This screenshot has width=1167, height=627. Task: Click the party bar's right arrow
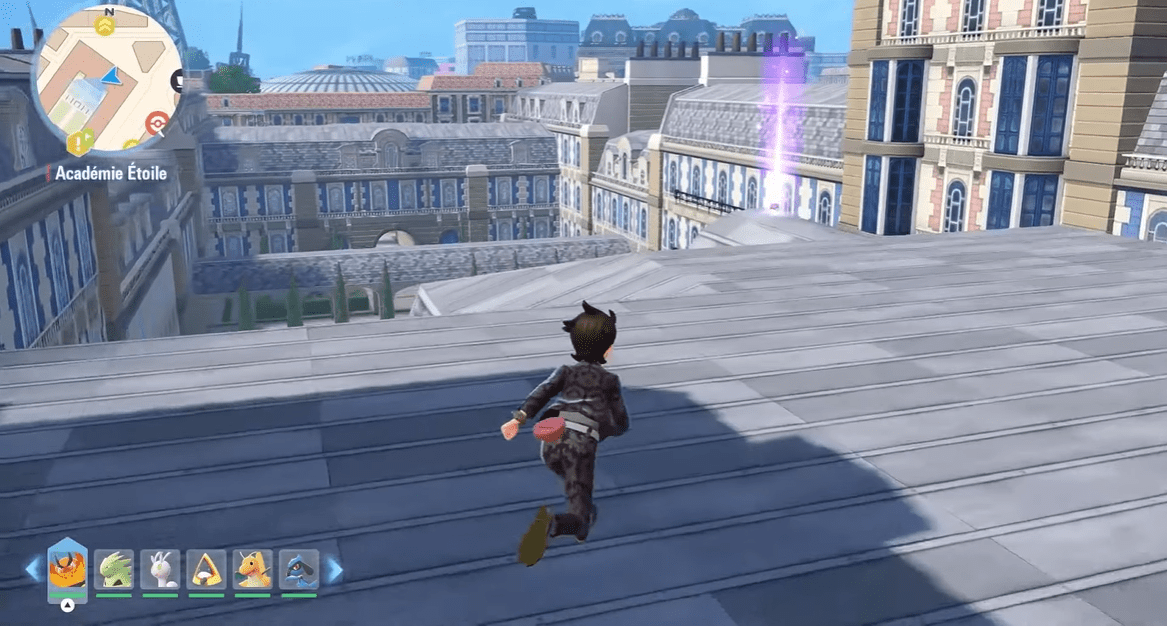click(334, 570)
